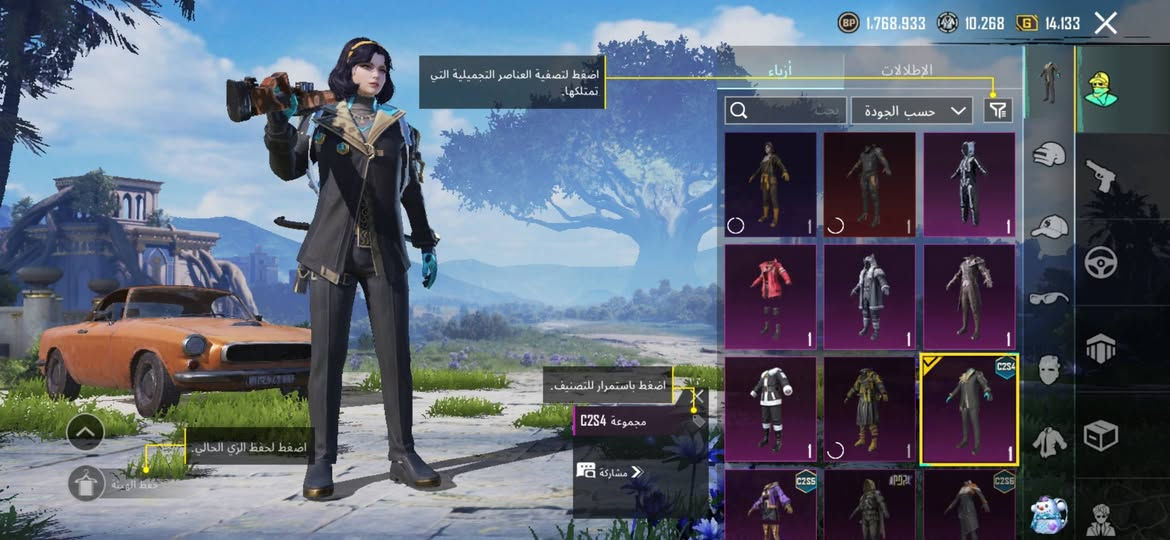
Task: Open the steering wheel vehicle section
Action: pos(1101,262)
